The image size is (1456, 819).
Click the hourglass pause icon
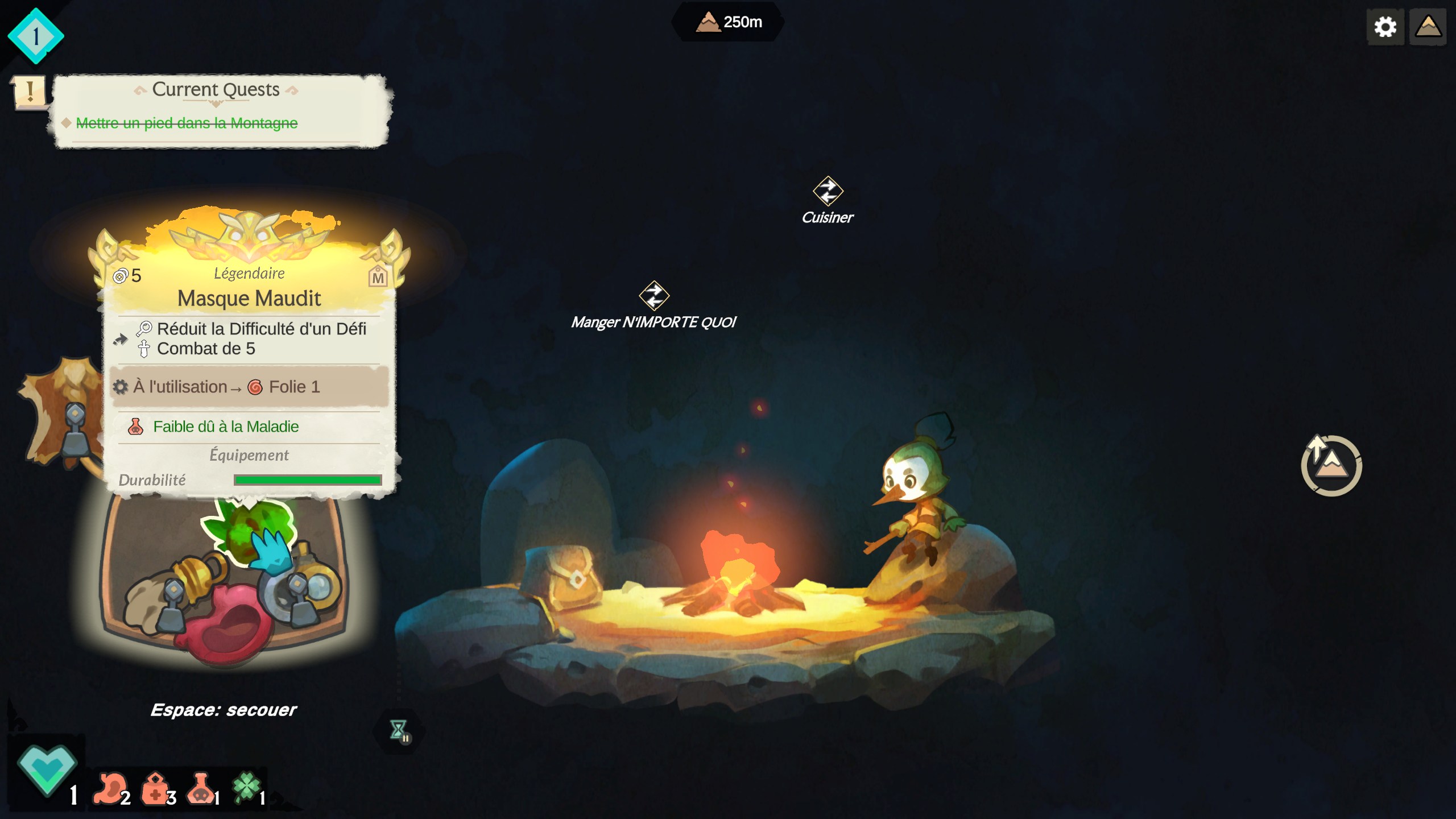click(399, 731)
